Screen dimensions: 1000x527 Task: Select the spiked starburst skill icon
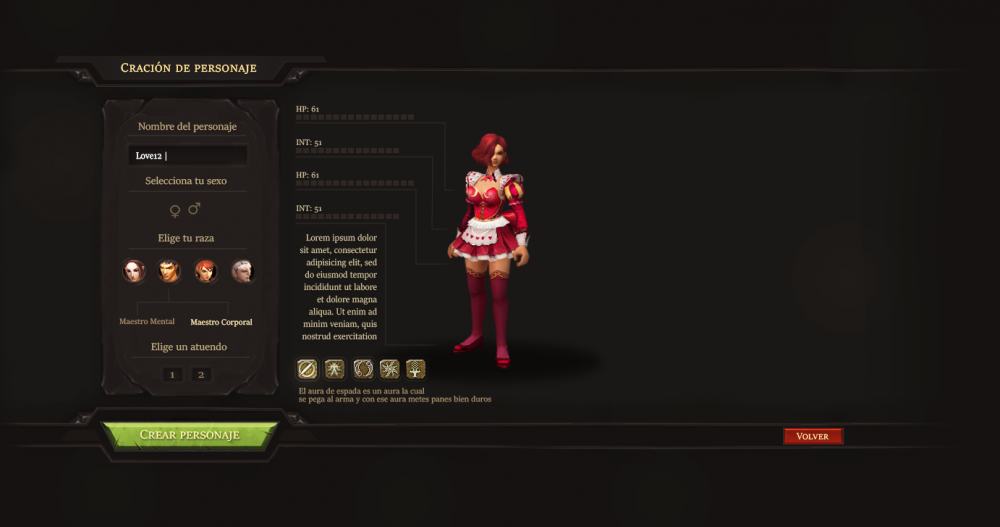click(x=390, y=369)
